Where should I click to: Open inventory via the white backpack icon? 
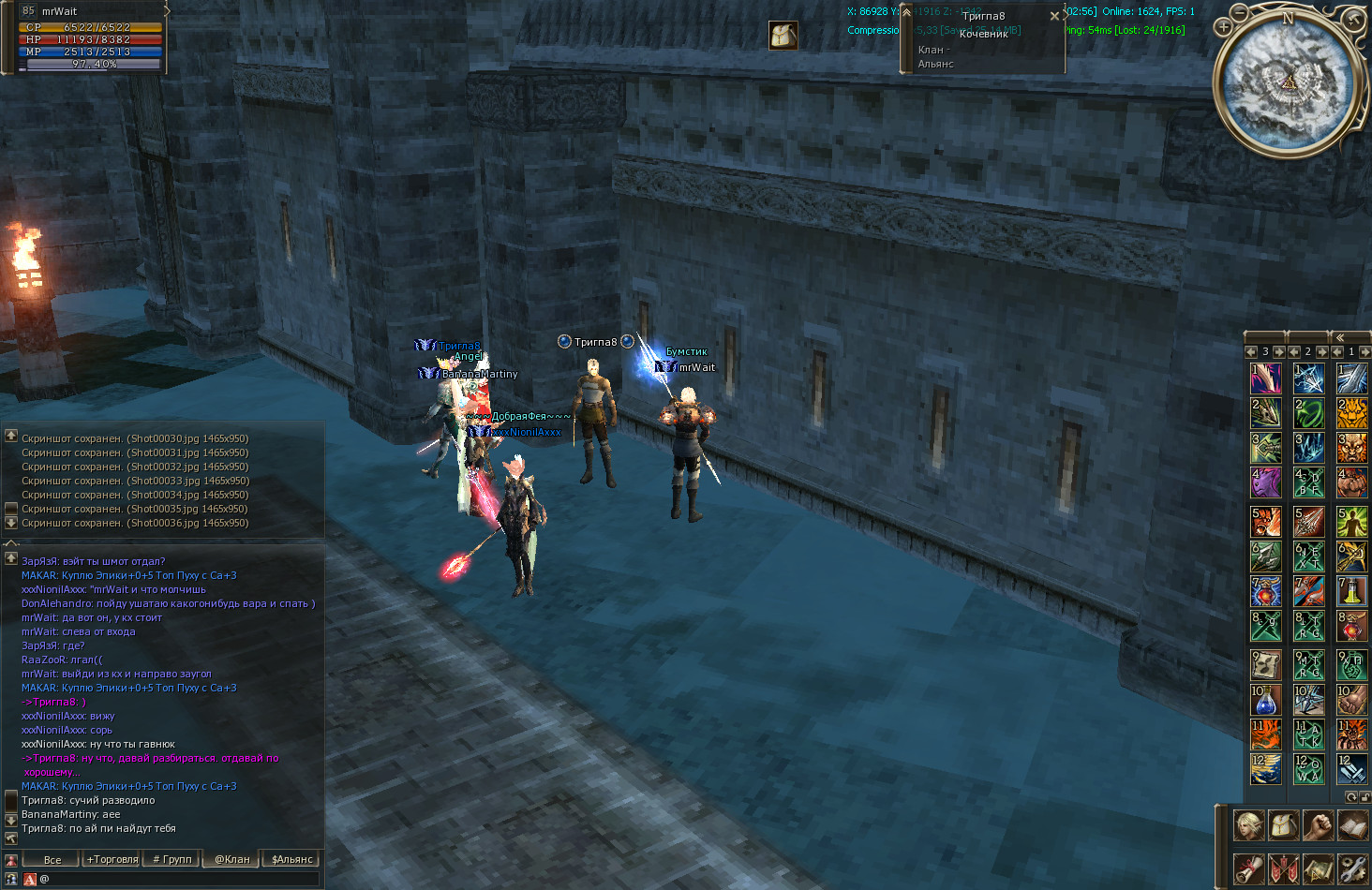1283,825
